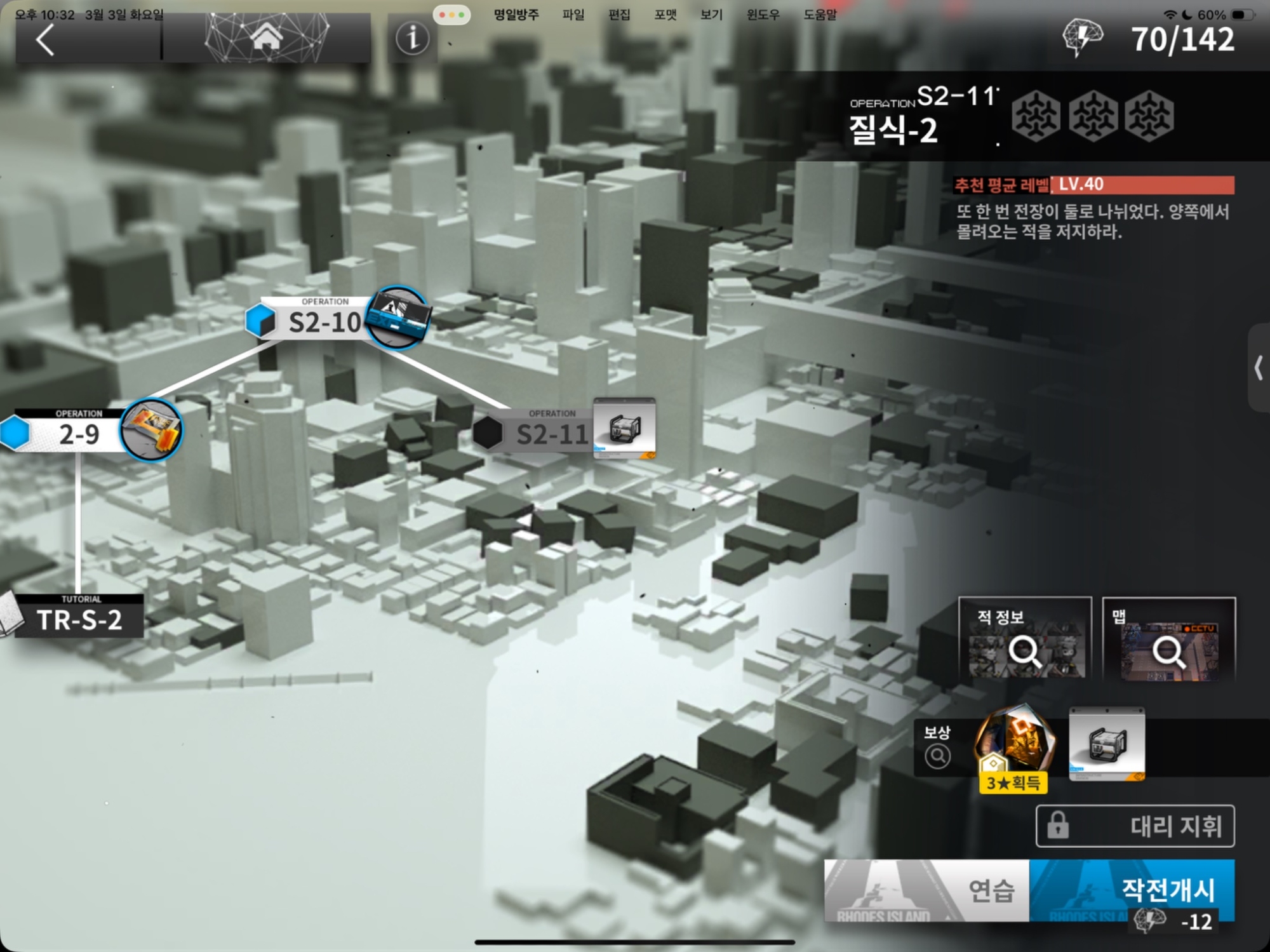Return to the home screen
This screenshot has width=1270, height=952.
pyautogui.click(x=266, y=38)
